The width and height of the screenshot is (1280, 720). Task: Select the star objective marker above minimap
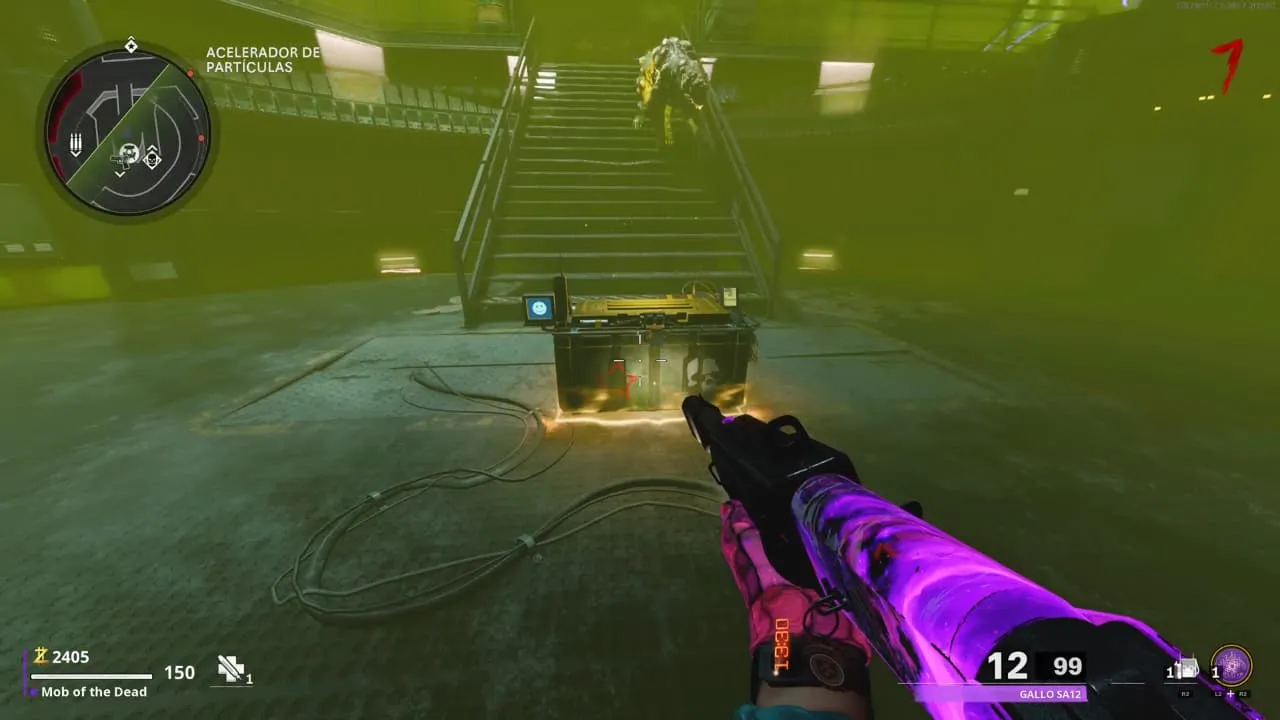tap(131, 46)
